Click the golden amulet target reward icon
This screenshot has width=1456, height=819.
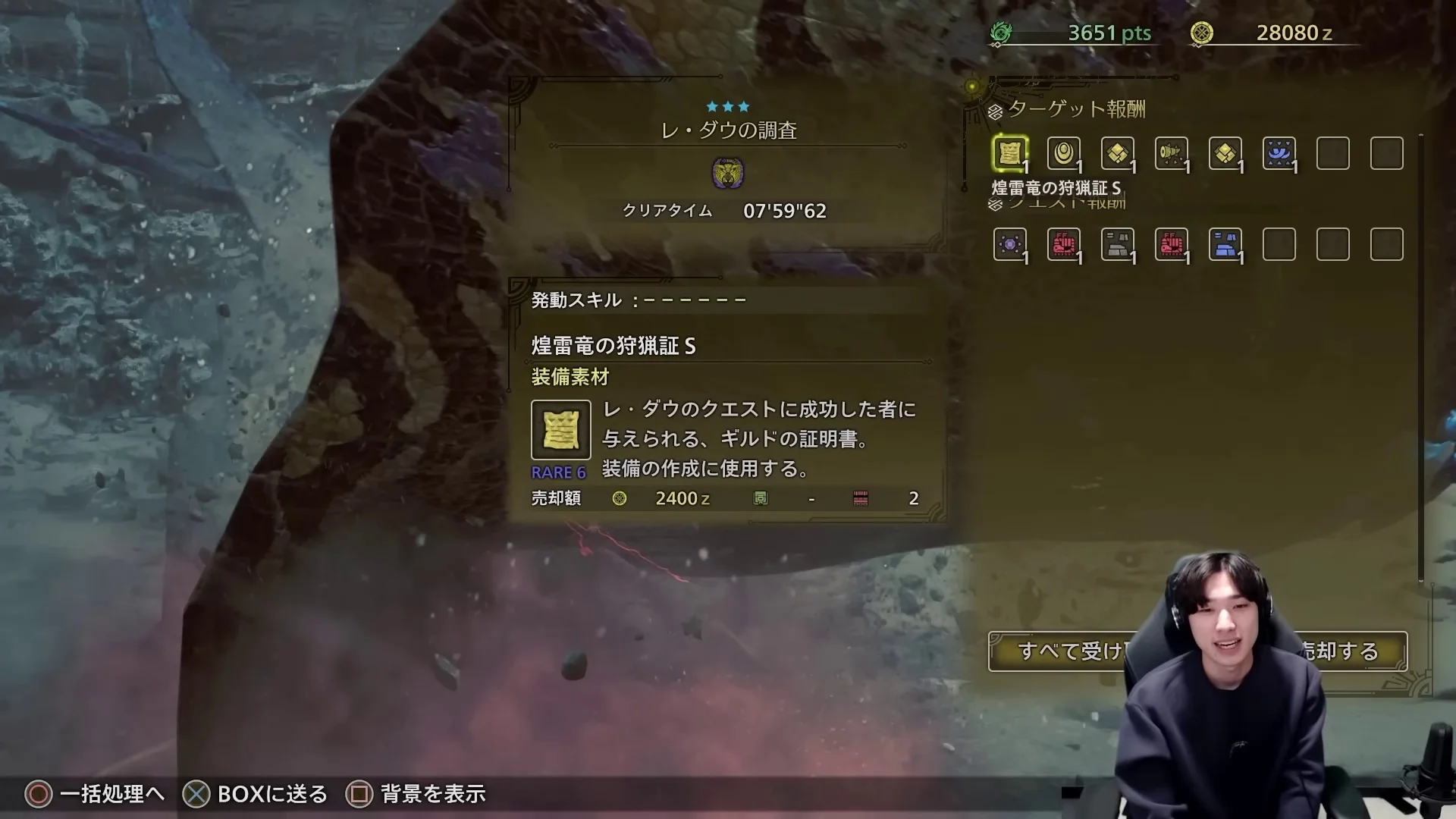[x=1062, y=152]
